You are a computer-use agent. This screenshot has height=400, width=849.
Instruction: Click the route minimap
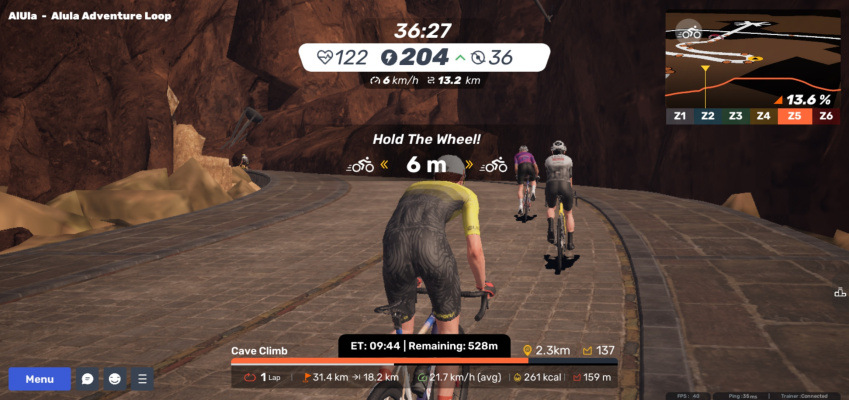click(x=754, y=60)
